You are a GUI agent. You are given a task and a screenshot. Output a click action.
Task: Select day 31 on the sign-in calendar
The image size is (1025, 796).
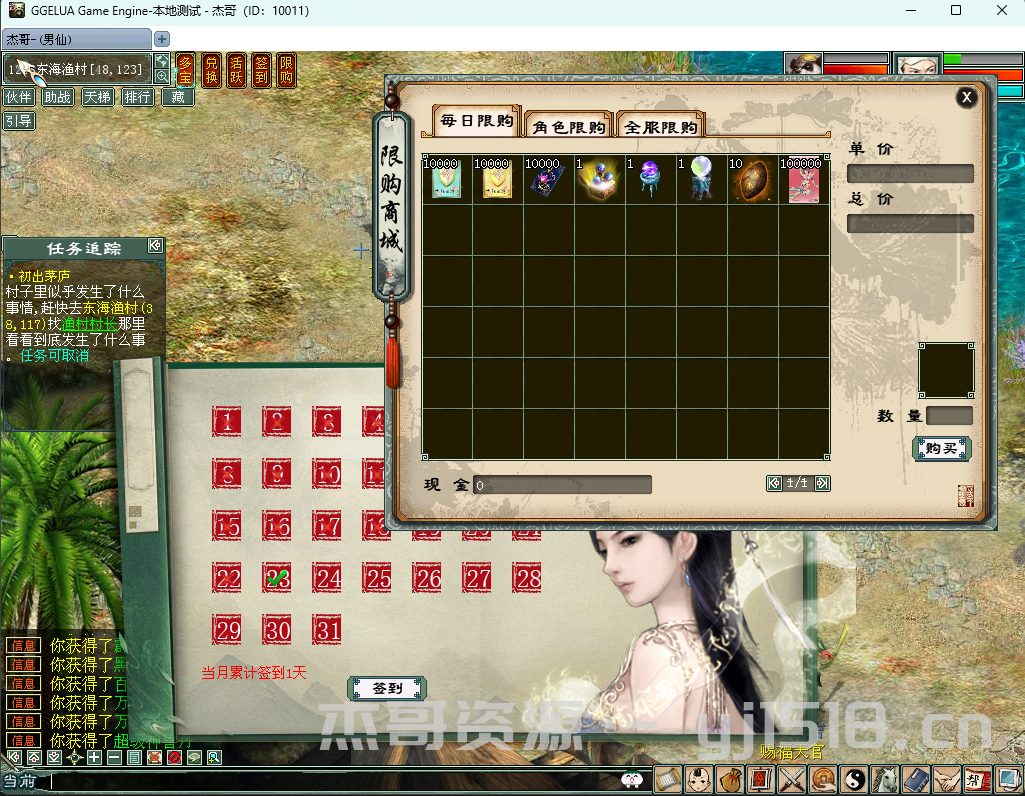click(328, 630)
